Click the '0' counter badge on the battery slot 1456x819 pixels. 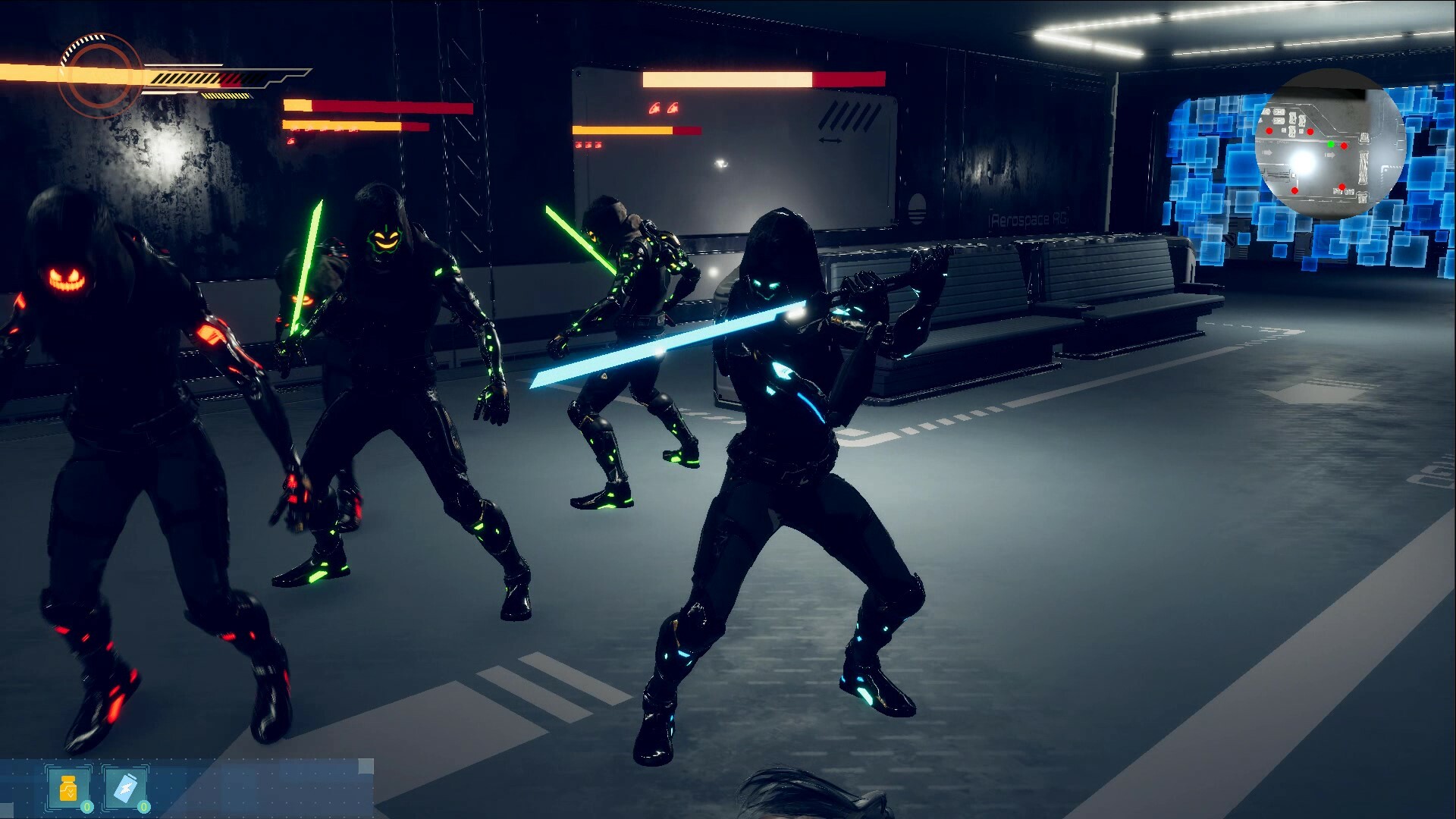pos(143,807)
